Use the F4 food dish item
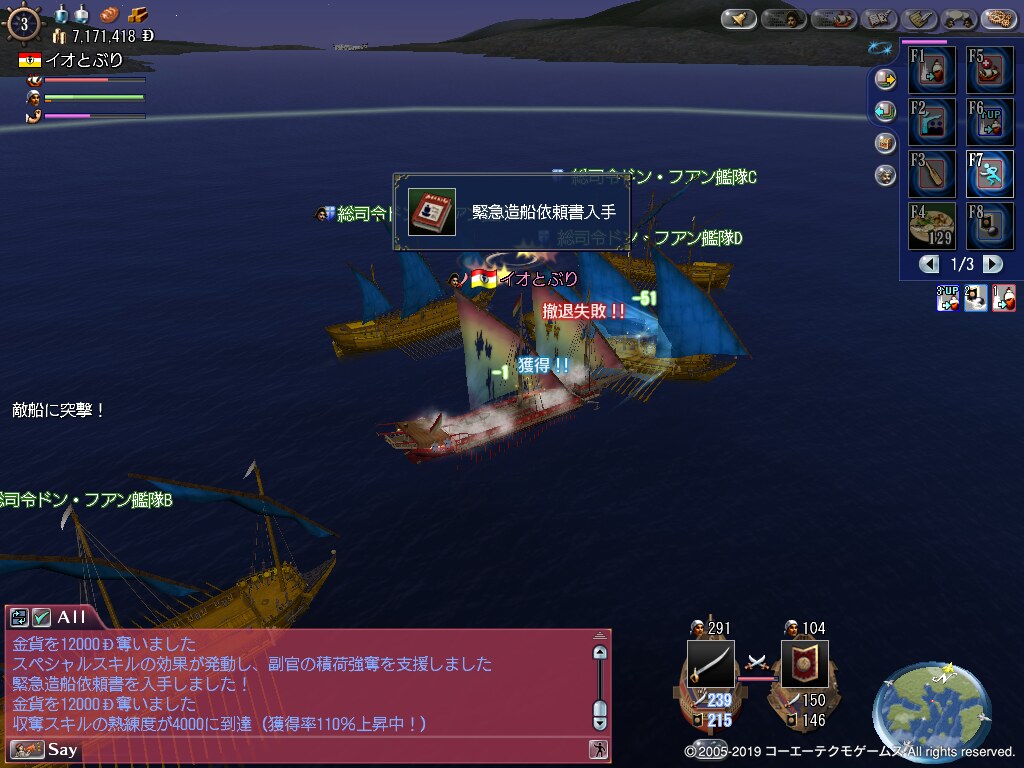This screenshot has width=1024, height=768. coord(932,226)
